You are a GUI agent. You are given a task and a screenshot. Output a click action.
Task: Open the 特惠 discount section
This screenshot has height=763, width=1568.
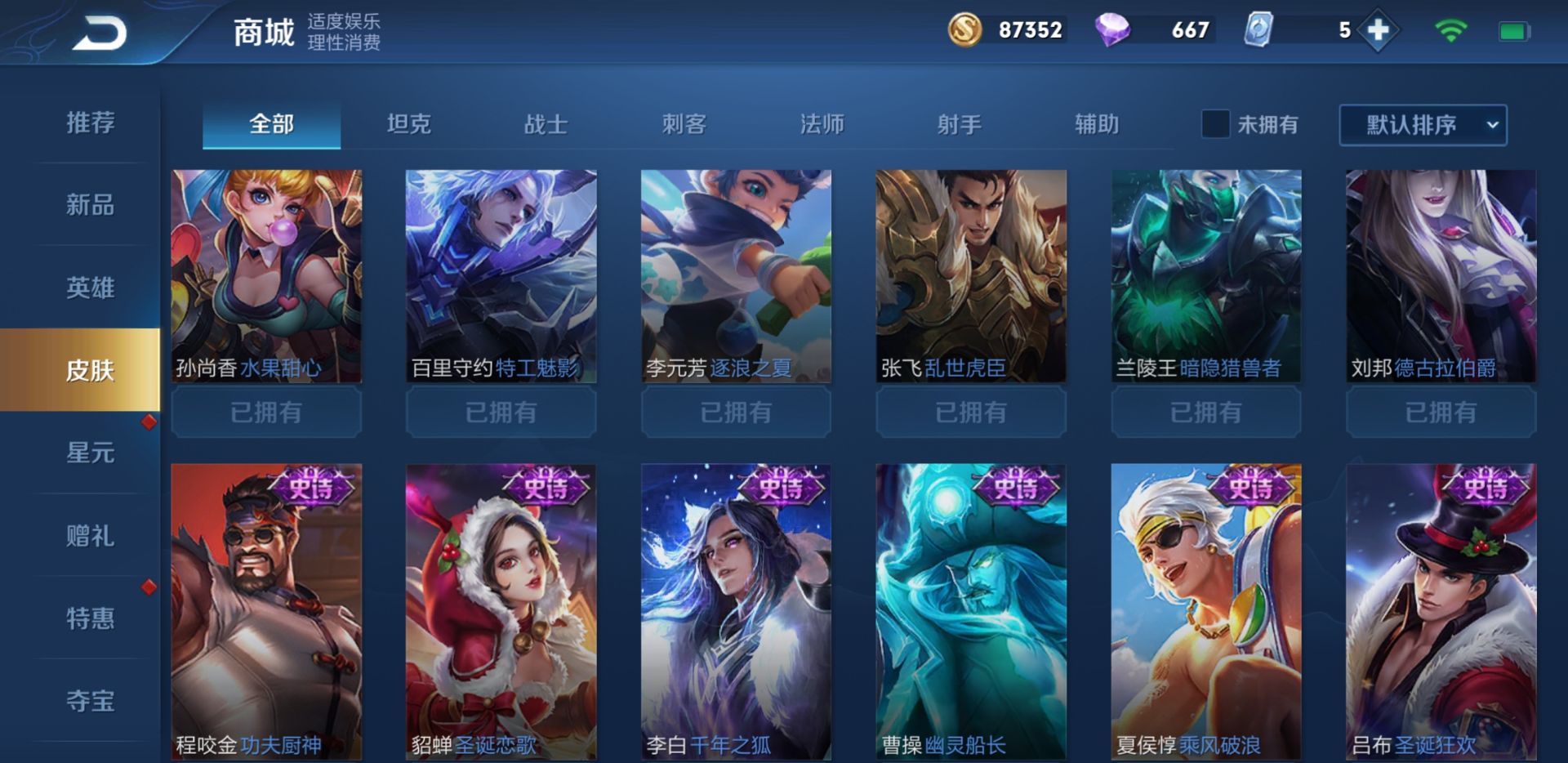tap(90, 618)
